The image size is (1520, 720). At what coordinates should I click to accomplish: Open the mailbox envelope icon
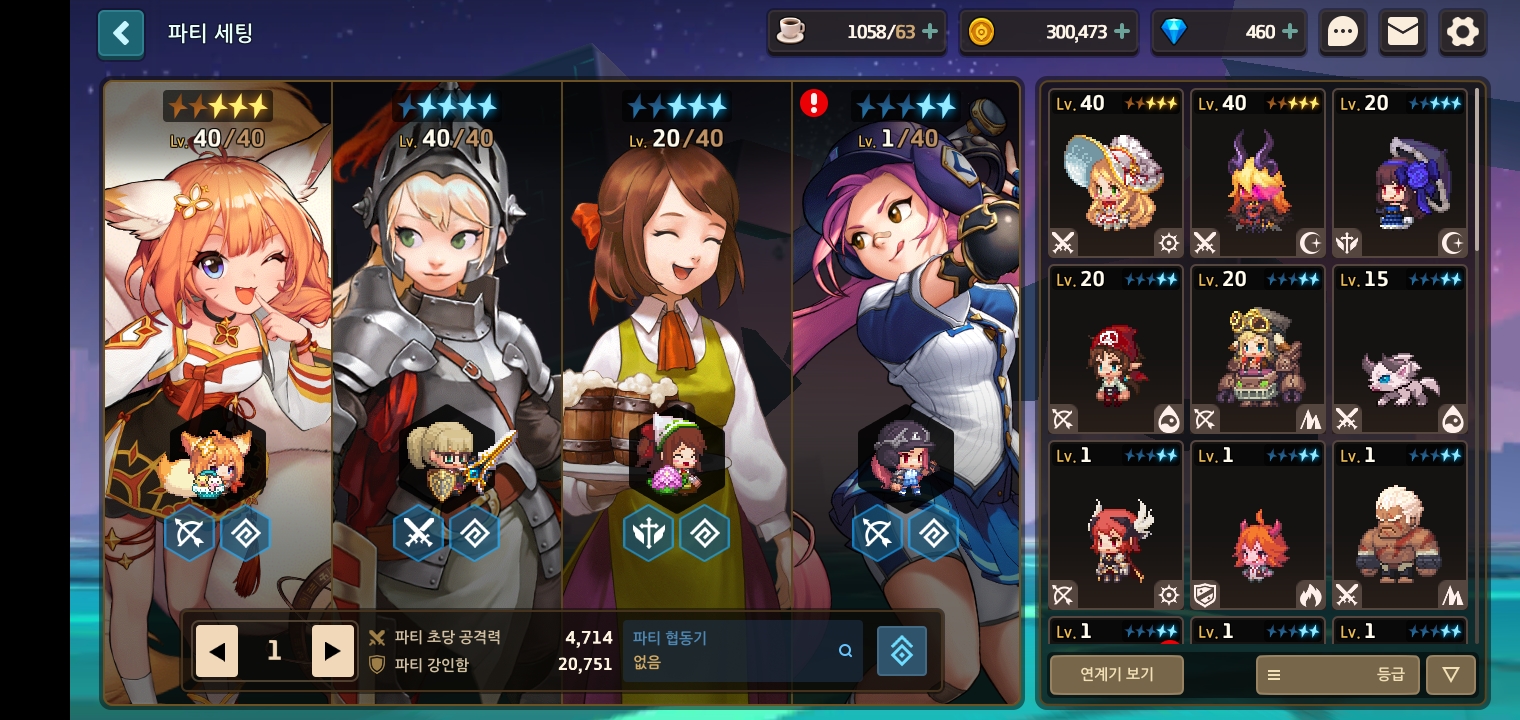(1402, 33)
